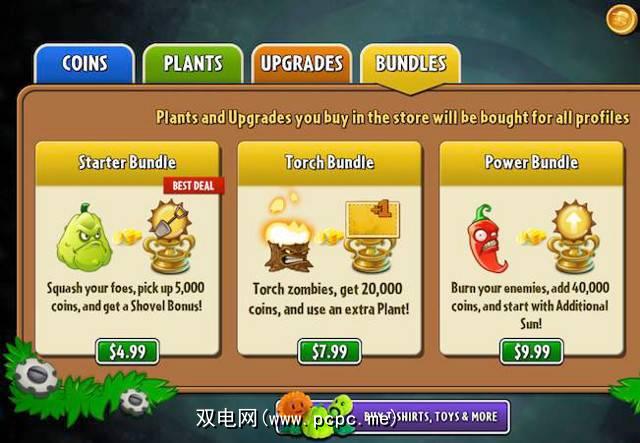Choose the Power Bundle jalapeno card
Viewport: 640px width, 443px height.
pos(530,240)
